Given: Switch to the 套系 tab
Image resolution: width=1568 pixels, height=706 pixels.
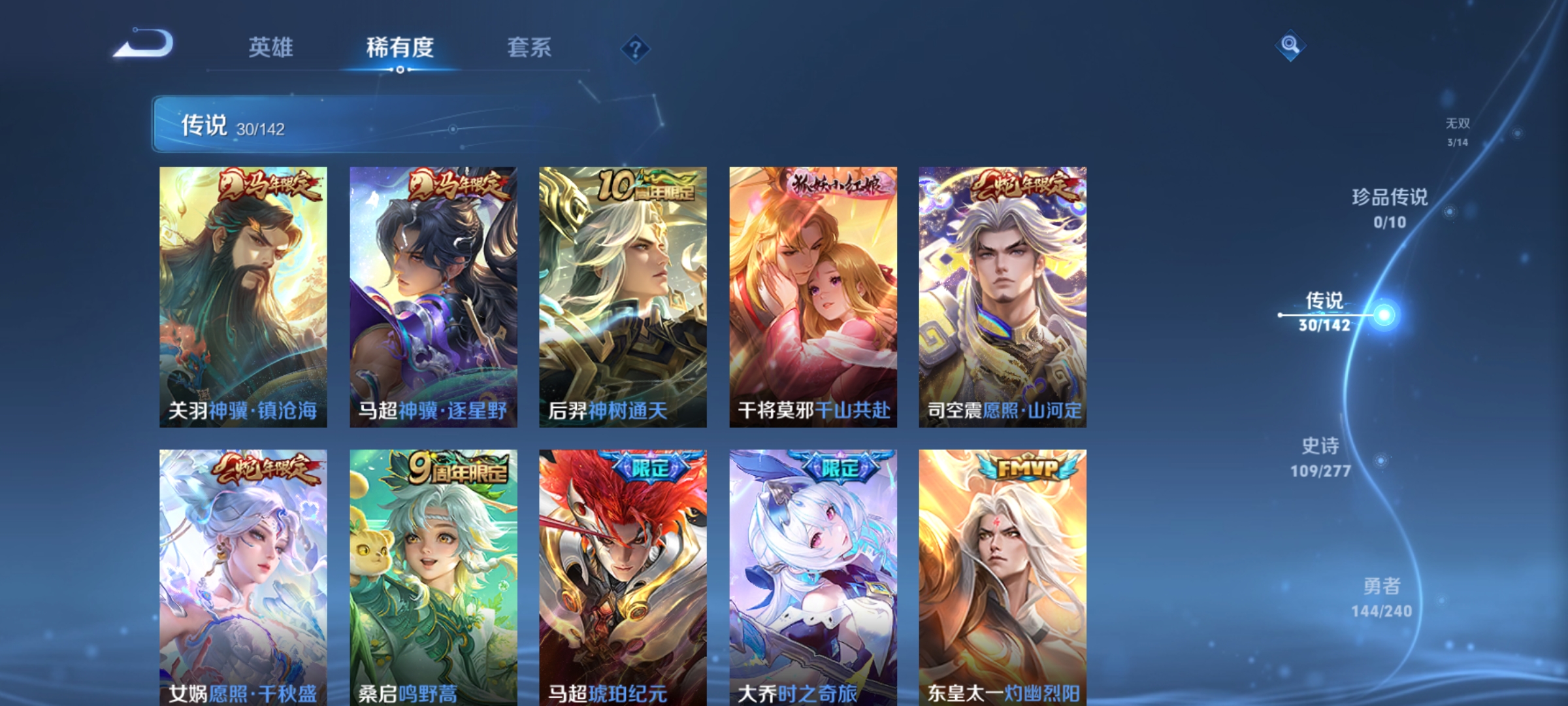Looking at the screenshot, I should pyautogui.click(x=531, y=46).
